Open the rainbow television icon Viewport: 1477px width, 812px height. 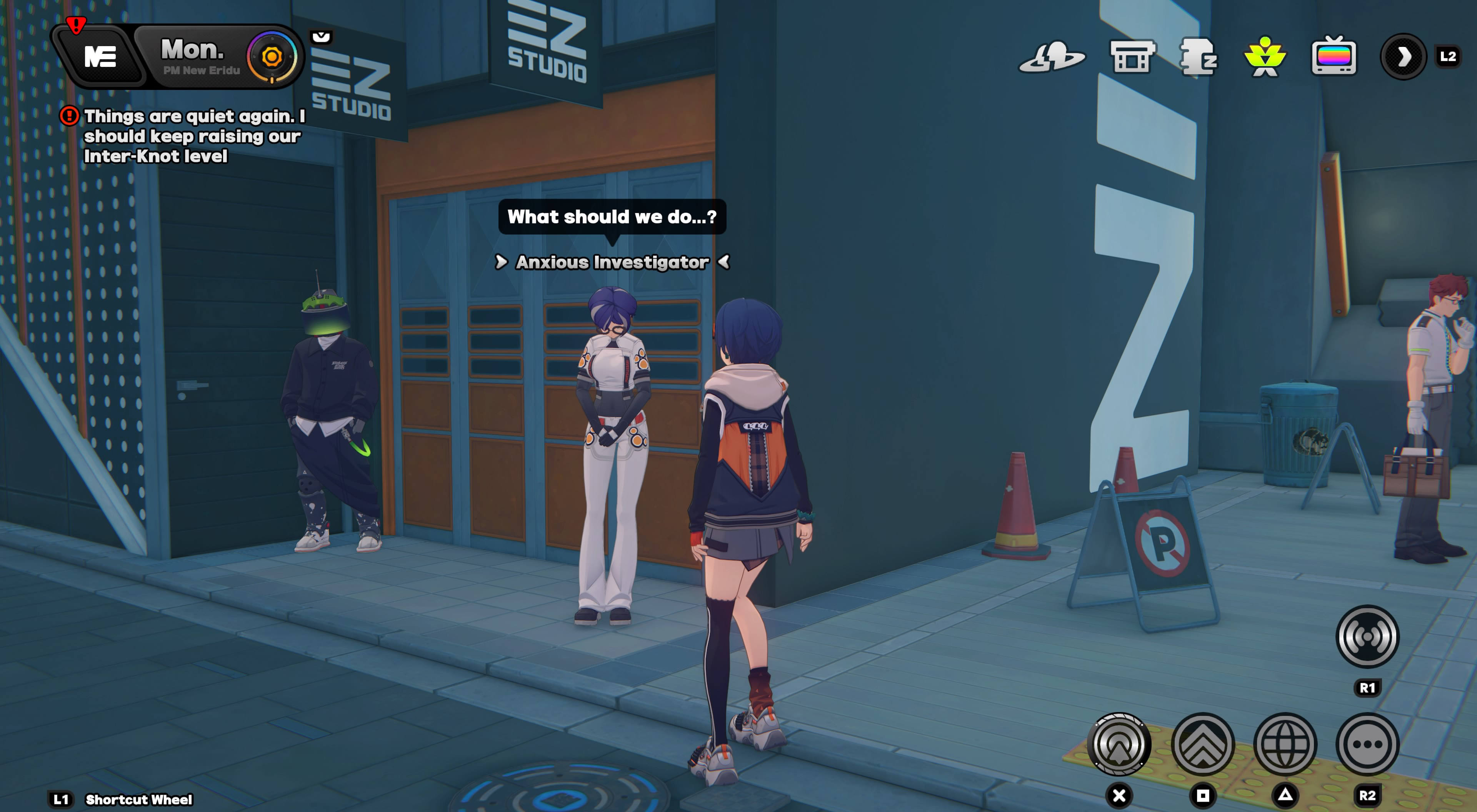click(1334, 57)
